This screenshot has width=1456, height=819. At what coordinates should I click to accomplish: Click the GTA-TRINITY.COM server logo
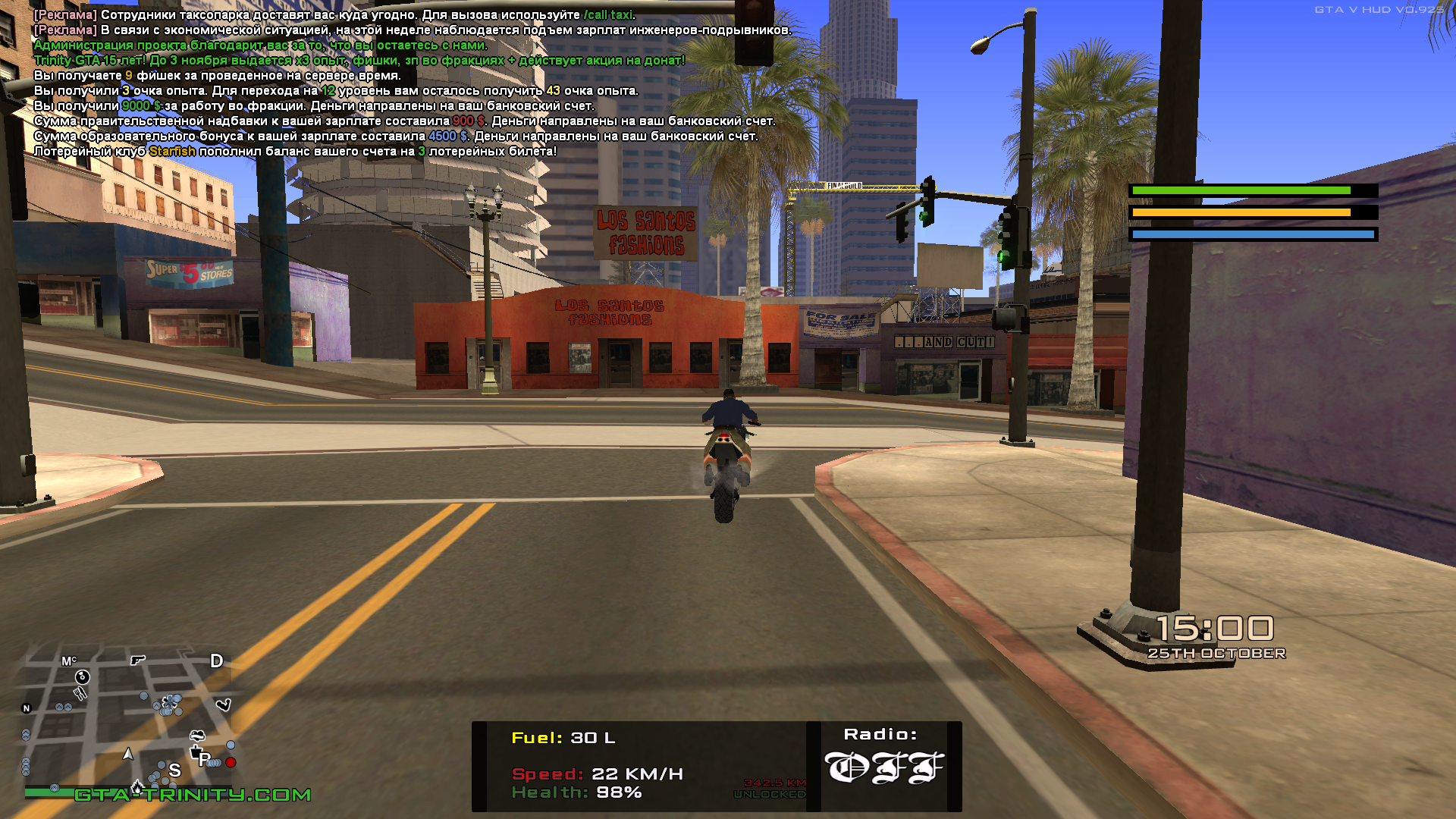coord(193,795)
